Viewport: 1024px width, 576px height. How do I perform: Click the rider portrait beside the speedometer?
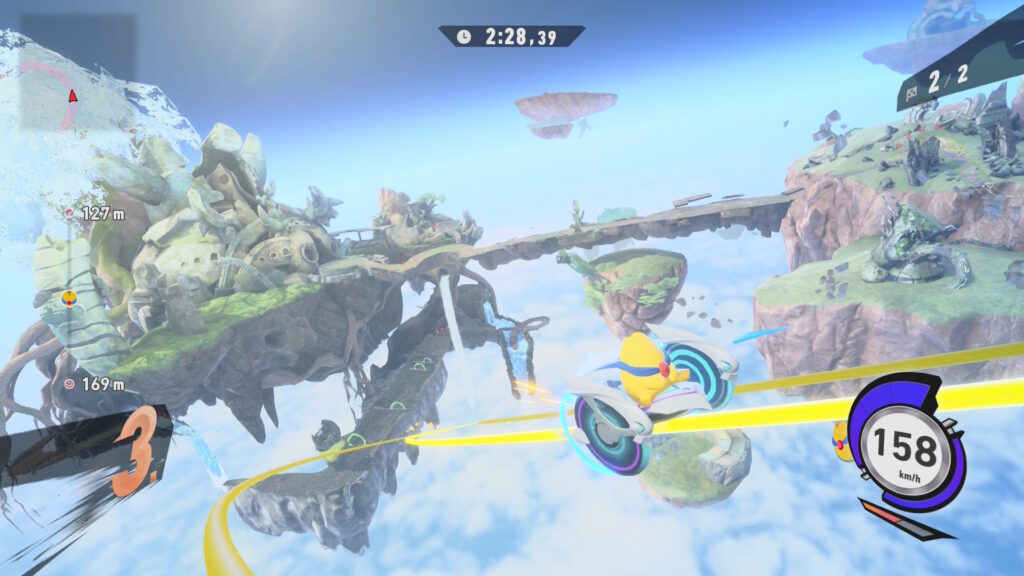(x=842, y=442)
